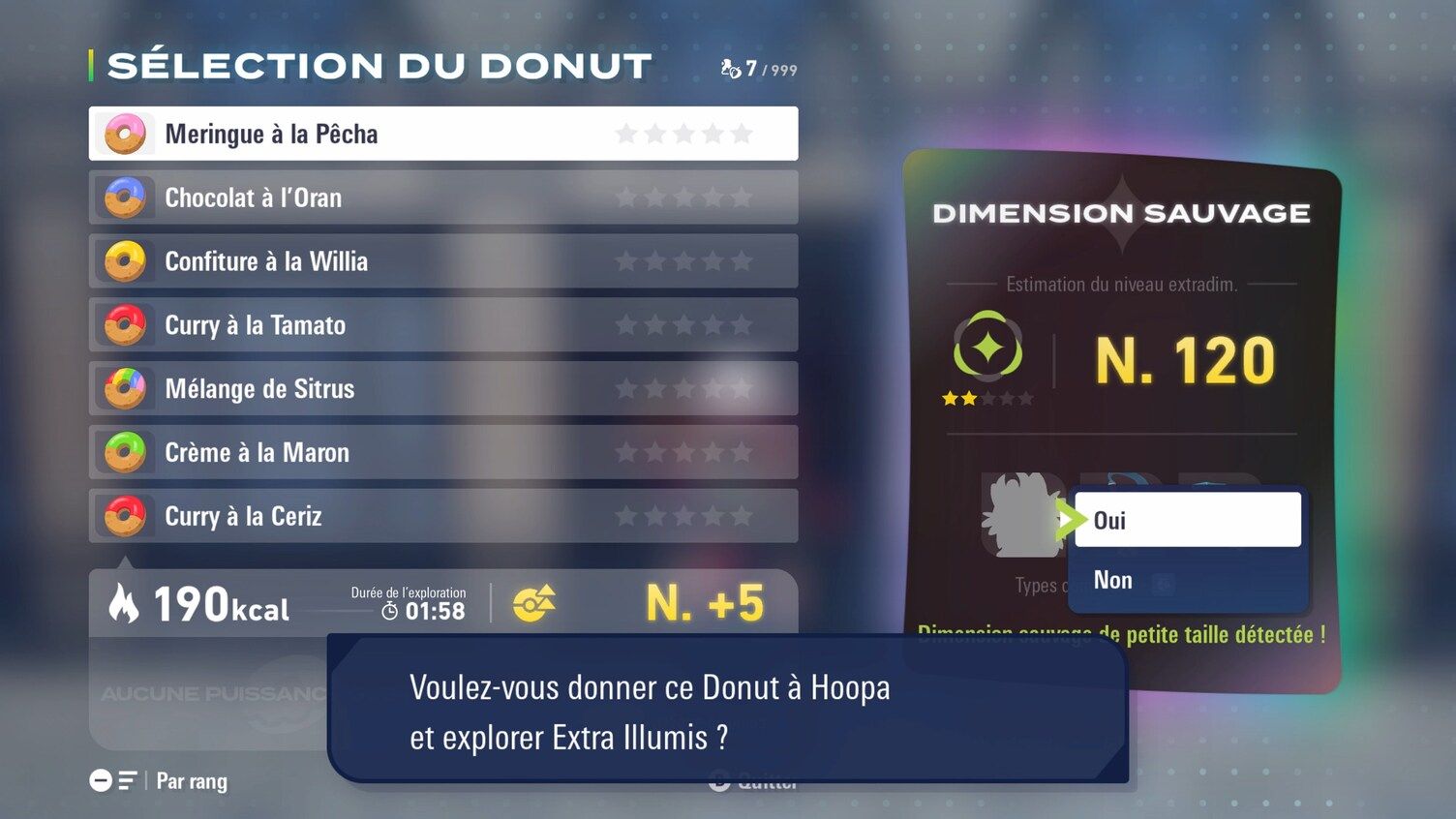Select the Meringue à la Pêcha donut
Viewport: 1456px width, 819px height.
(x=442, y=134)
